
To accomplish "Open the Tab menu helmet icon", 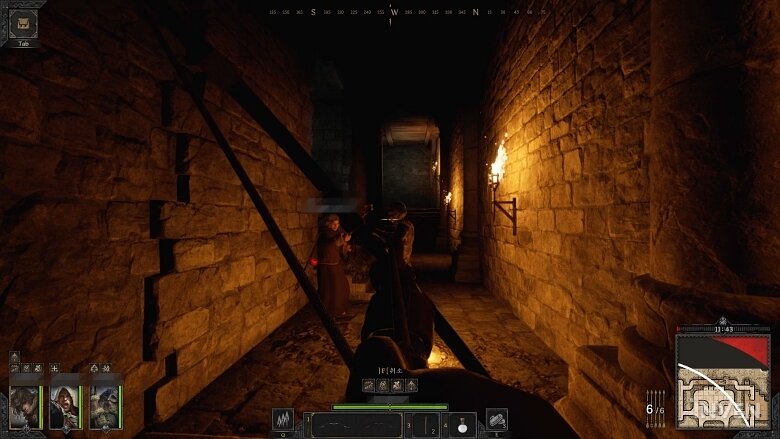I will point(22,23).
